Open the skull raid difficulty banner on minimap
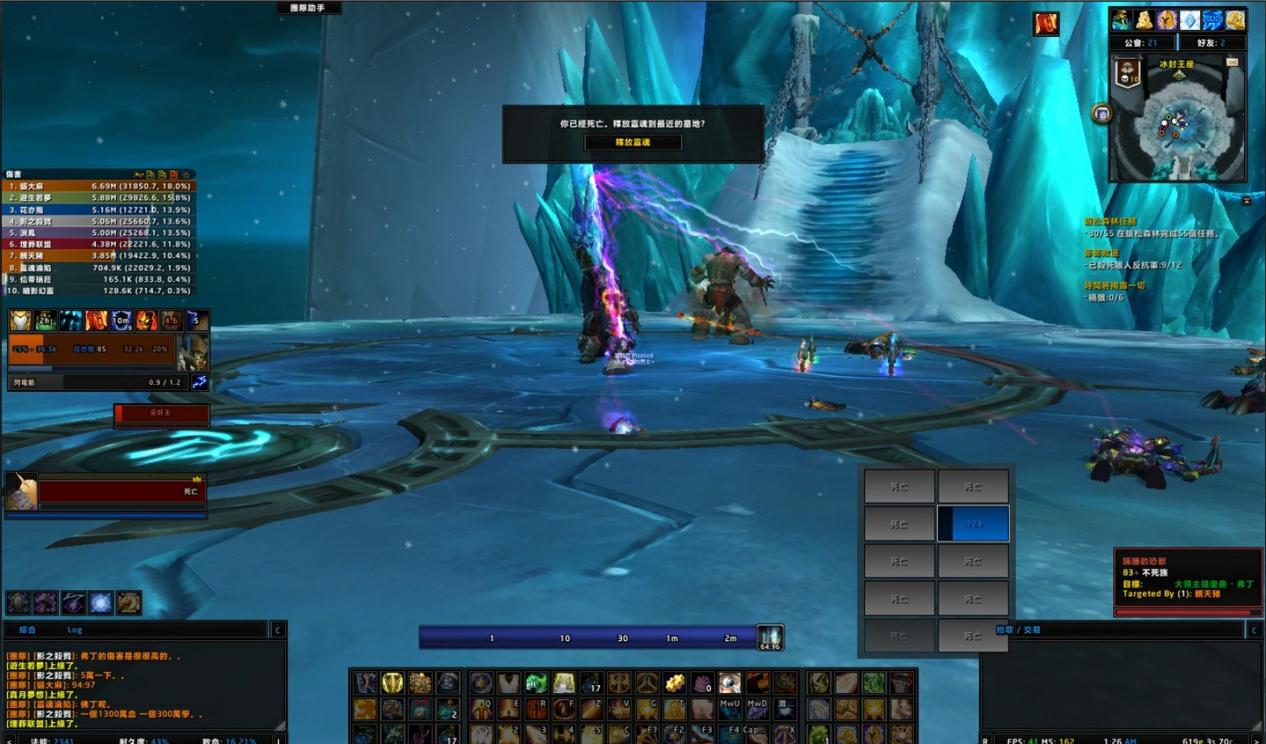This screenshot has width=1266, height=744. 1128,73
